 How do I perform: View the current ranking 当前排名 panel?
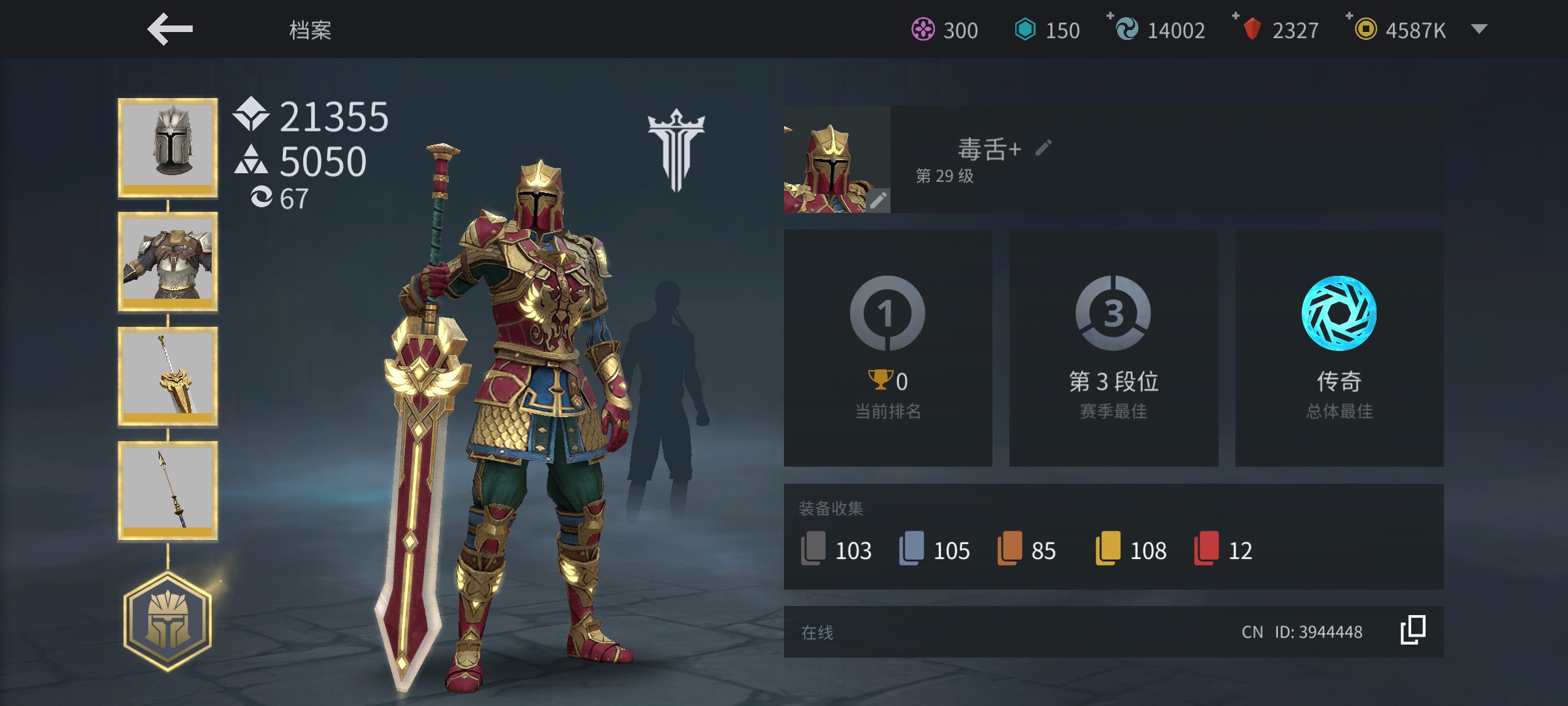(x=888, y=348)
